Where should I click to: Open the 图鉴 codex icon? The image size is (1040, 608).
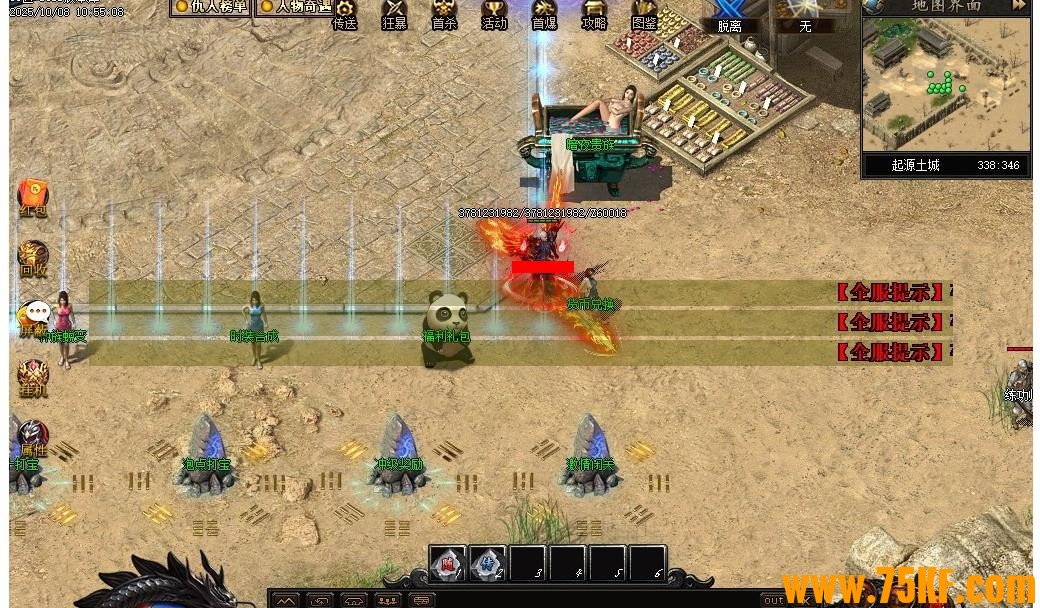644,13
